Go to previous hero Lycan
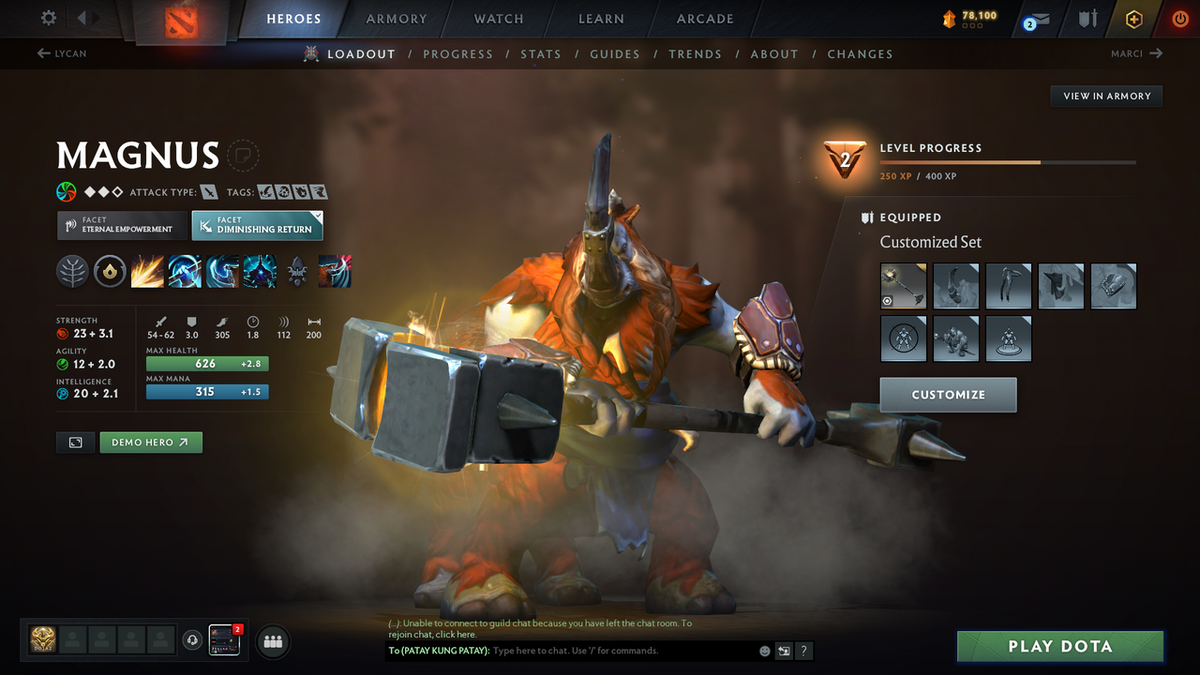Screen dimensions: 1200x675 [62, 54]
